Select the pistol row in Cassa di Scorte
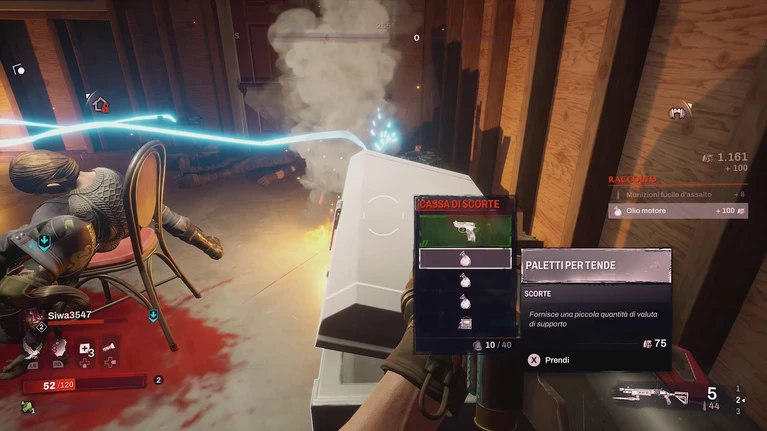 pyautogui.click(x=464, y=233)
